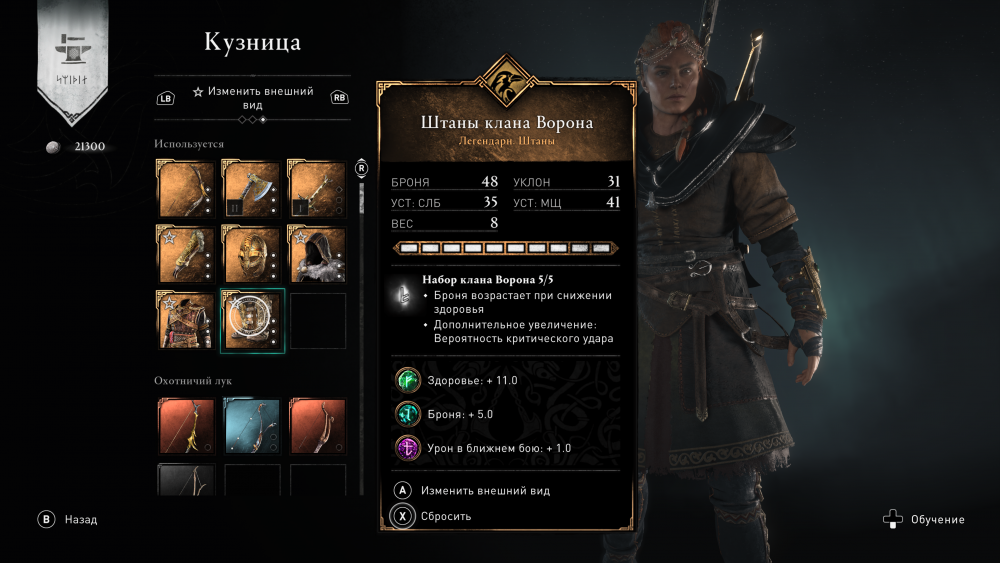Choose the equipped flail weapon slot
Screen dimensions: 1000x563
coord(317,187)
